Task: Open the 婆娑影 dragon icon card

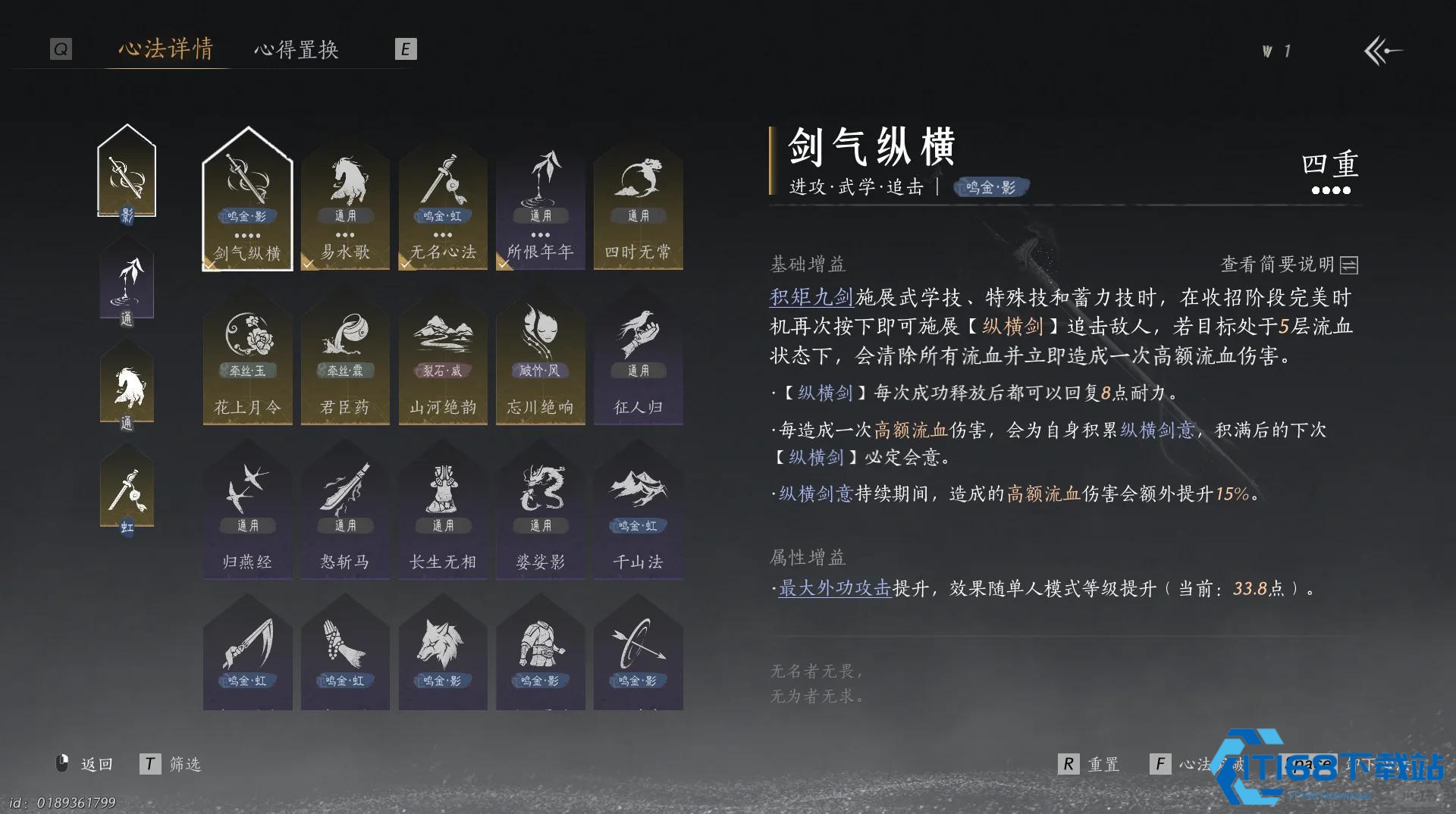Action: click(541, 512)
